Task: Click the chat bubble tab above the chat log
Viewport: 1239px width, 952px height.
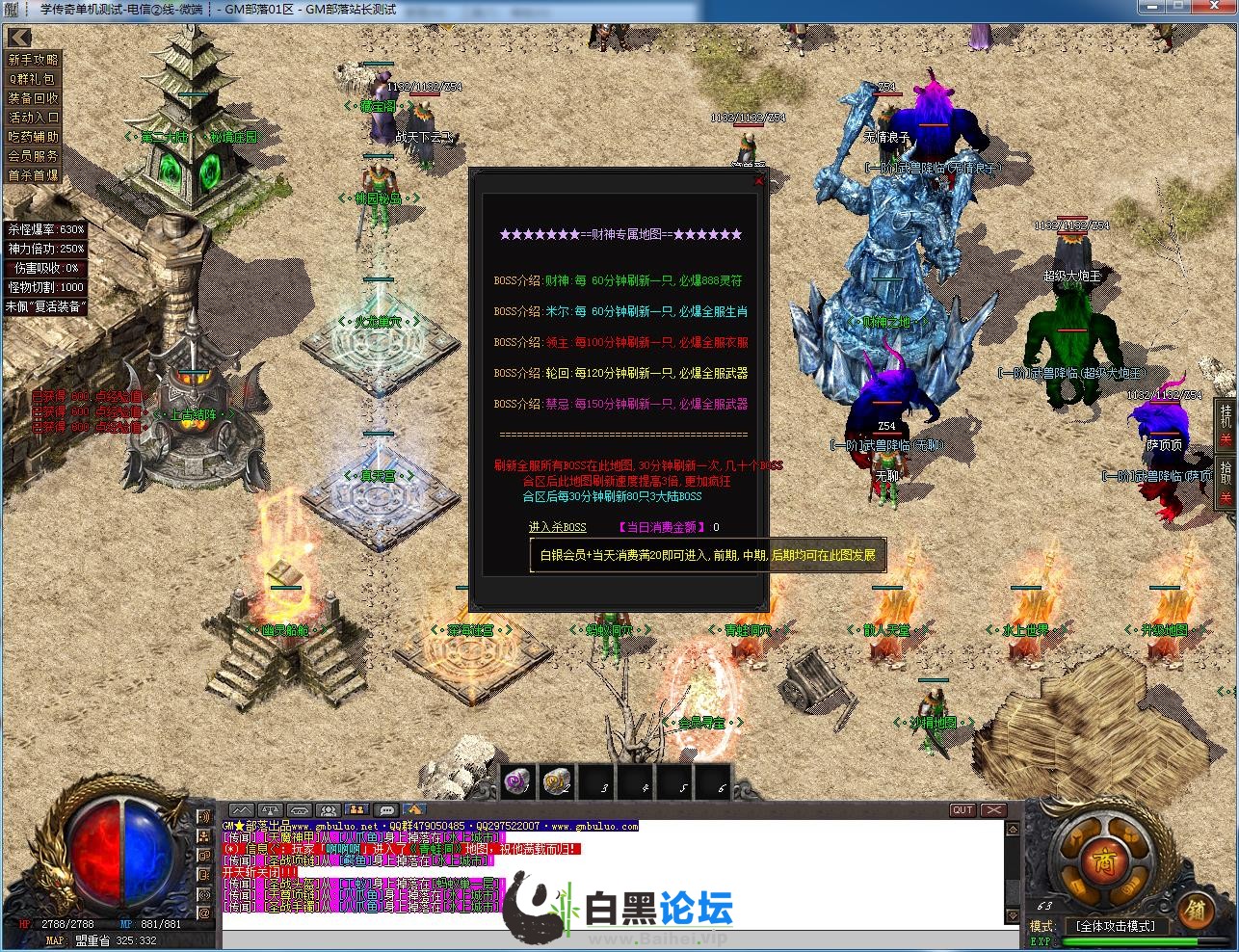Action: point(386,810)
